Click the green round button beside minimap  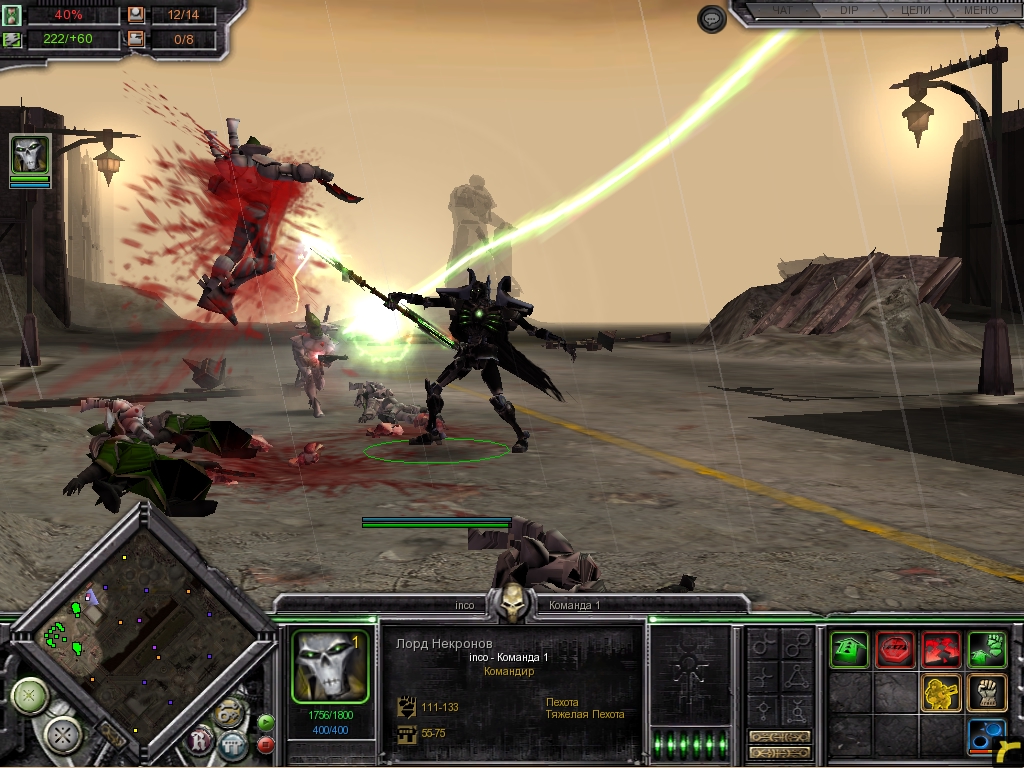(x=30, y=694)
